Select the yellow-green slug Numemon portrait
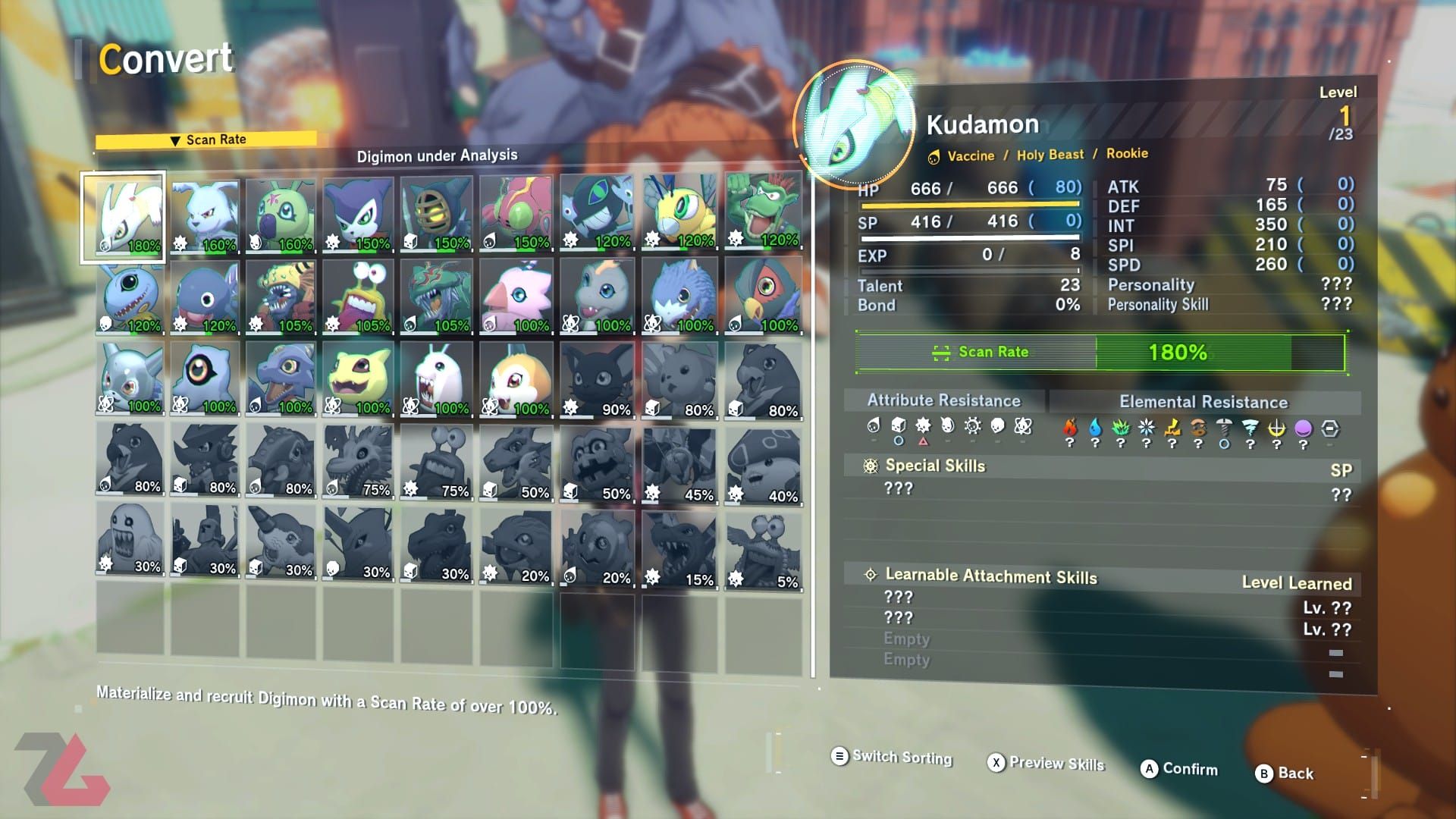This screenshot has width=1456, height=819. pos(358,297)
